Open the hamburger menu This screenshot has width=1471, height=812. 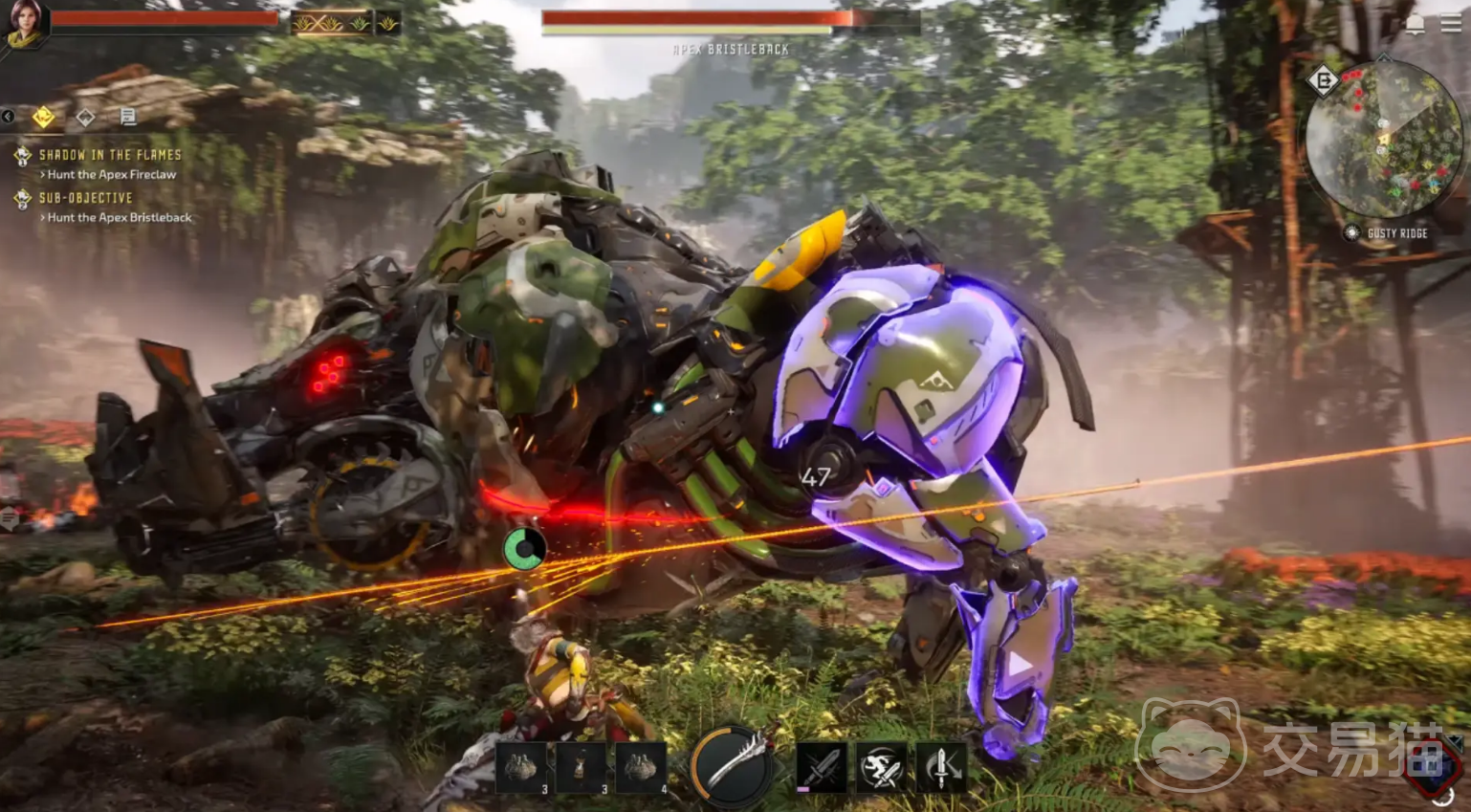[x=1450, y=25]
